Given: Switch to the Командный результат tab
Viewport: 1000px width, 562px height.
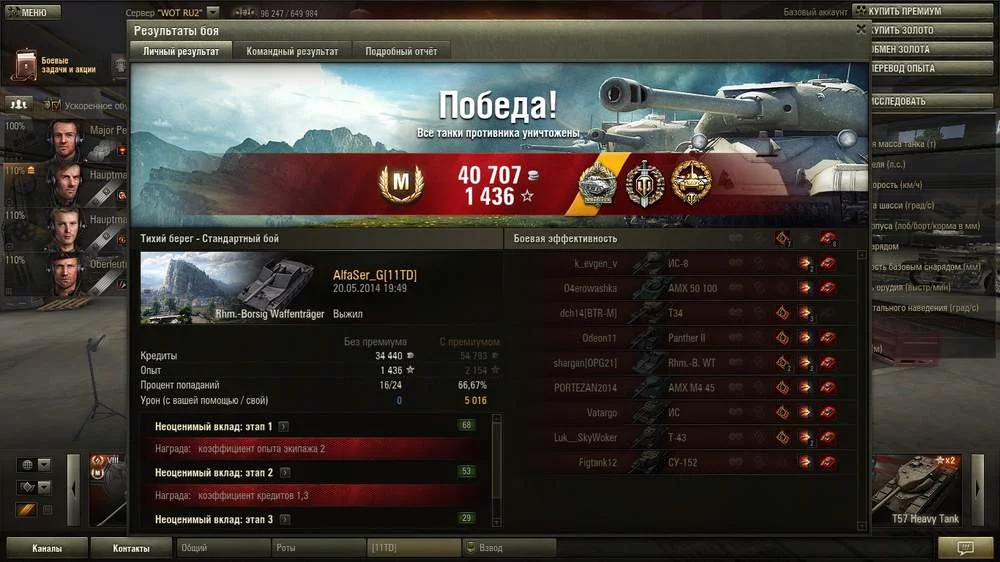Looking at the screenshot, I should 292,51.
